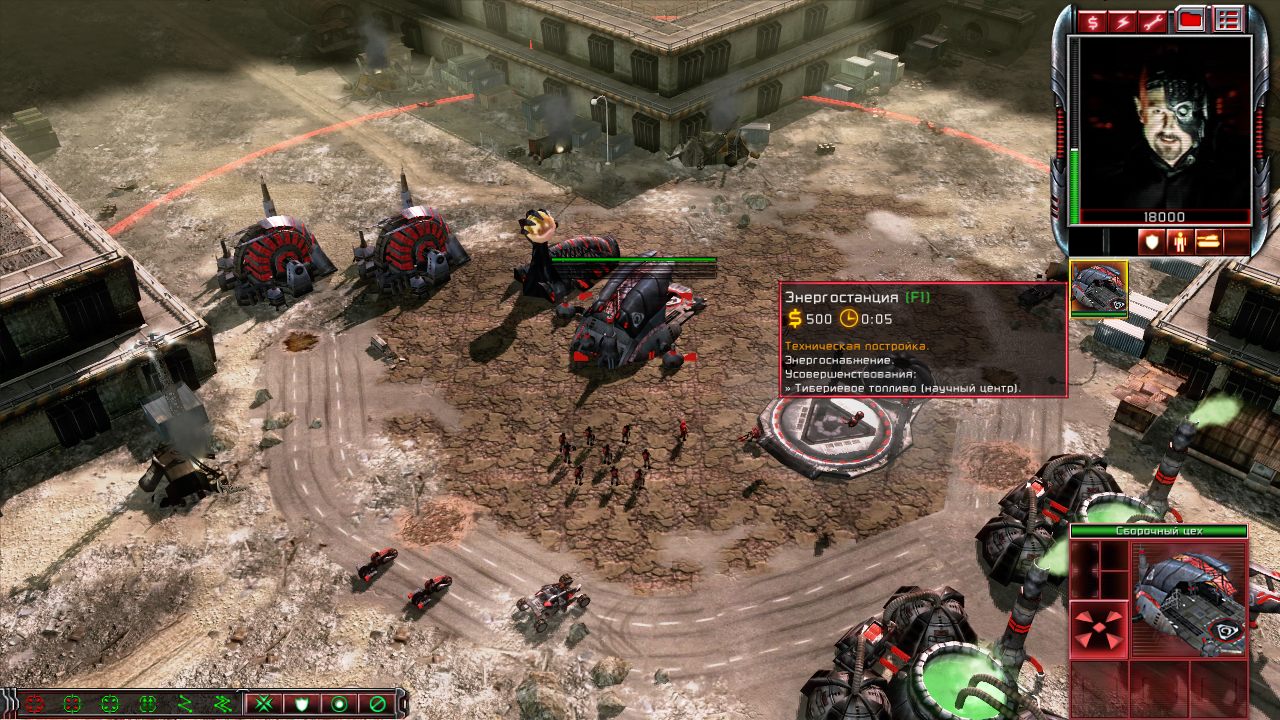
Task: Collapse command bar using triple chevron
Action: (x=10, y=705)
